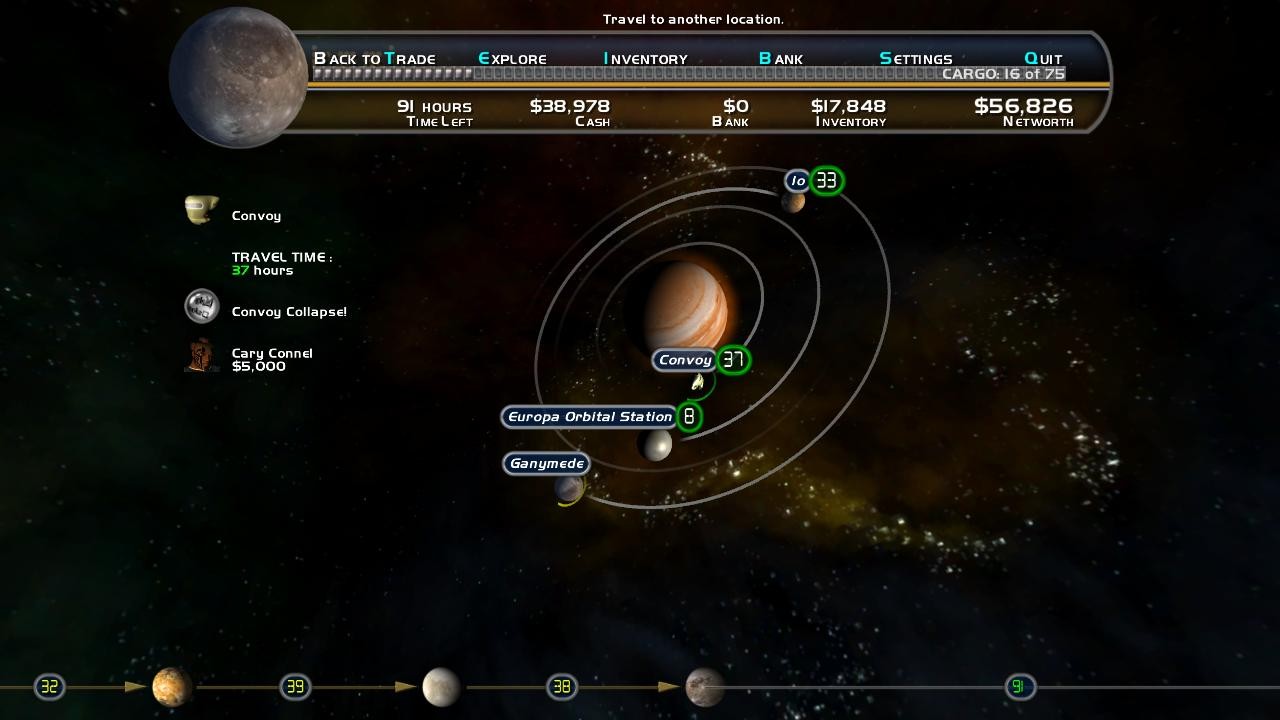
Task: Click the Convoy ship icon in sidebar
Action: point(201,210)
